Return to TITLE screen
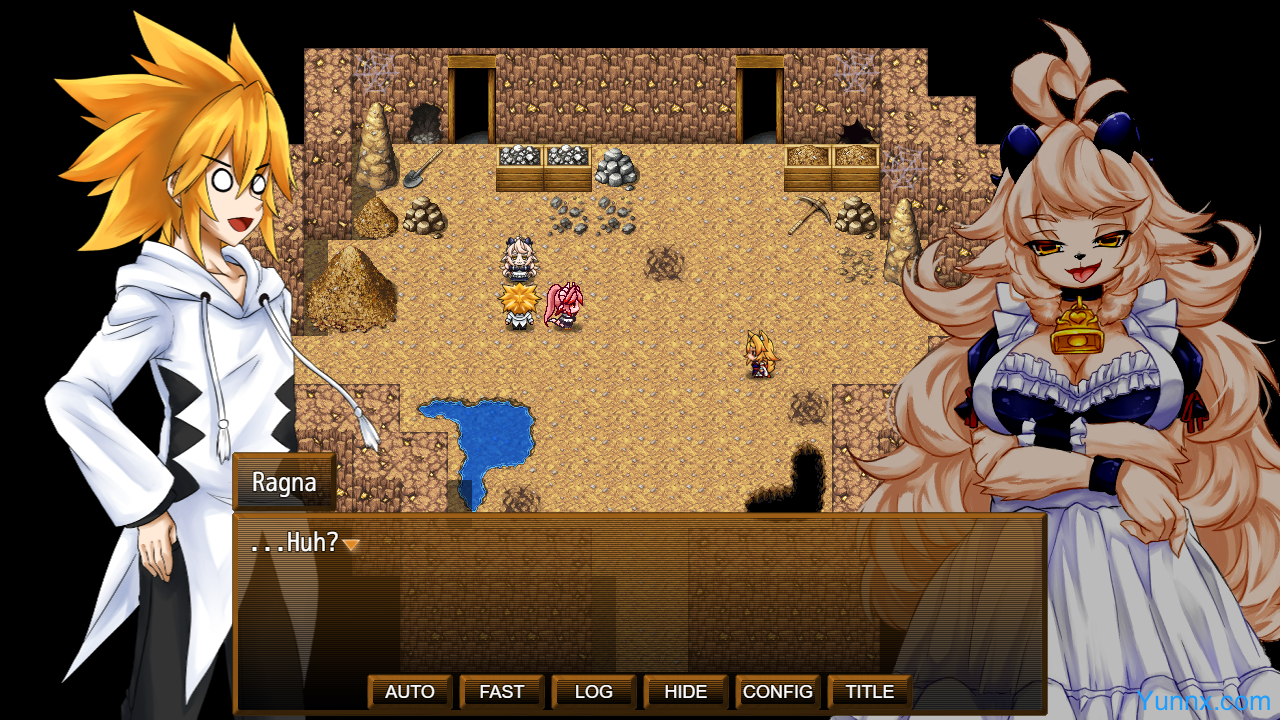Image resolution: width=1280 pixels, height=720 pixels. click(x=870, y=692)
